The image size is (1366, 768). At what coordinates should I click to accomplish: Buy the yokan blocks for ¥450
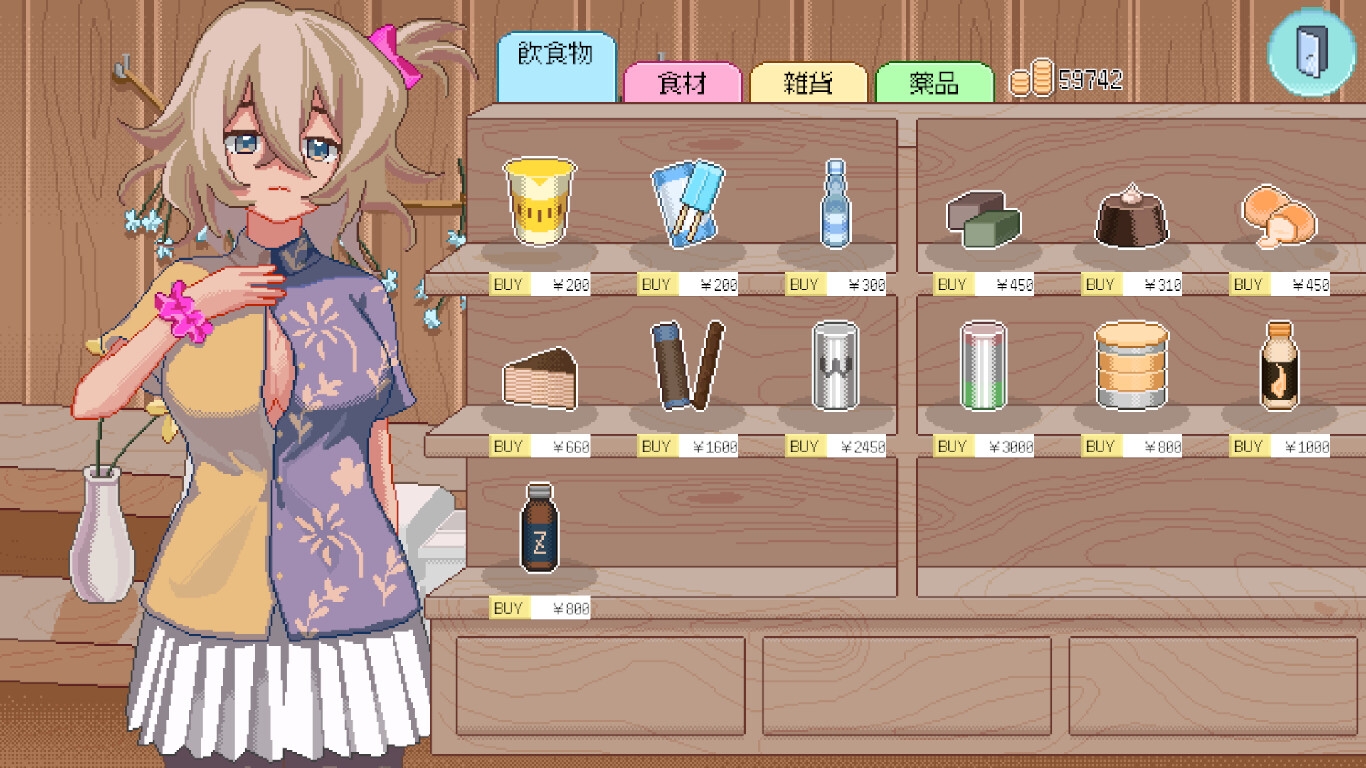pyautogui.click(x=952, y=285)
